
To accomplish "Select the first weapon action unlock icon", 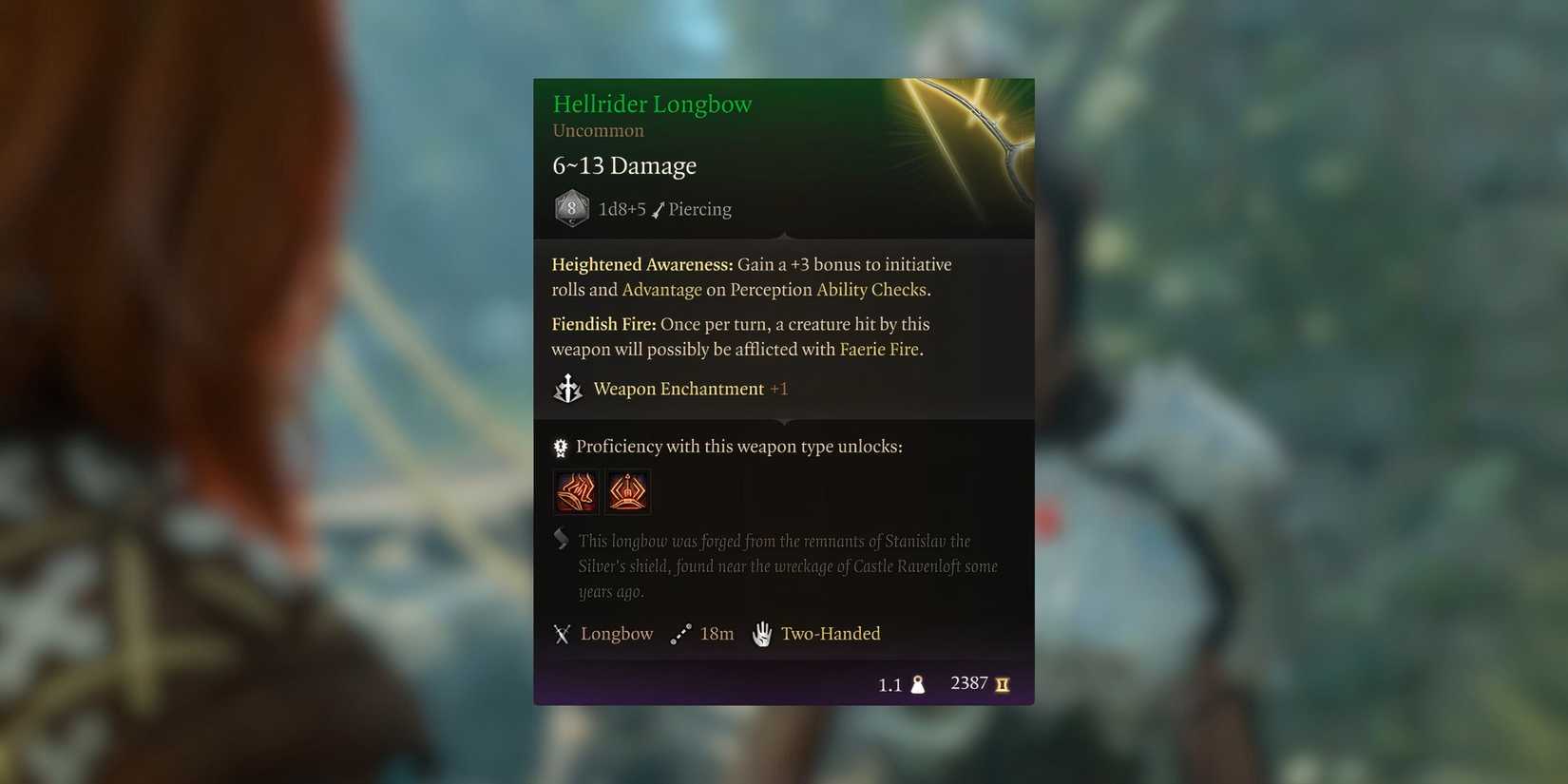I will pyautogui.click(x=575, y=491).
